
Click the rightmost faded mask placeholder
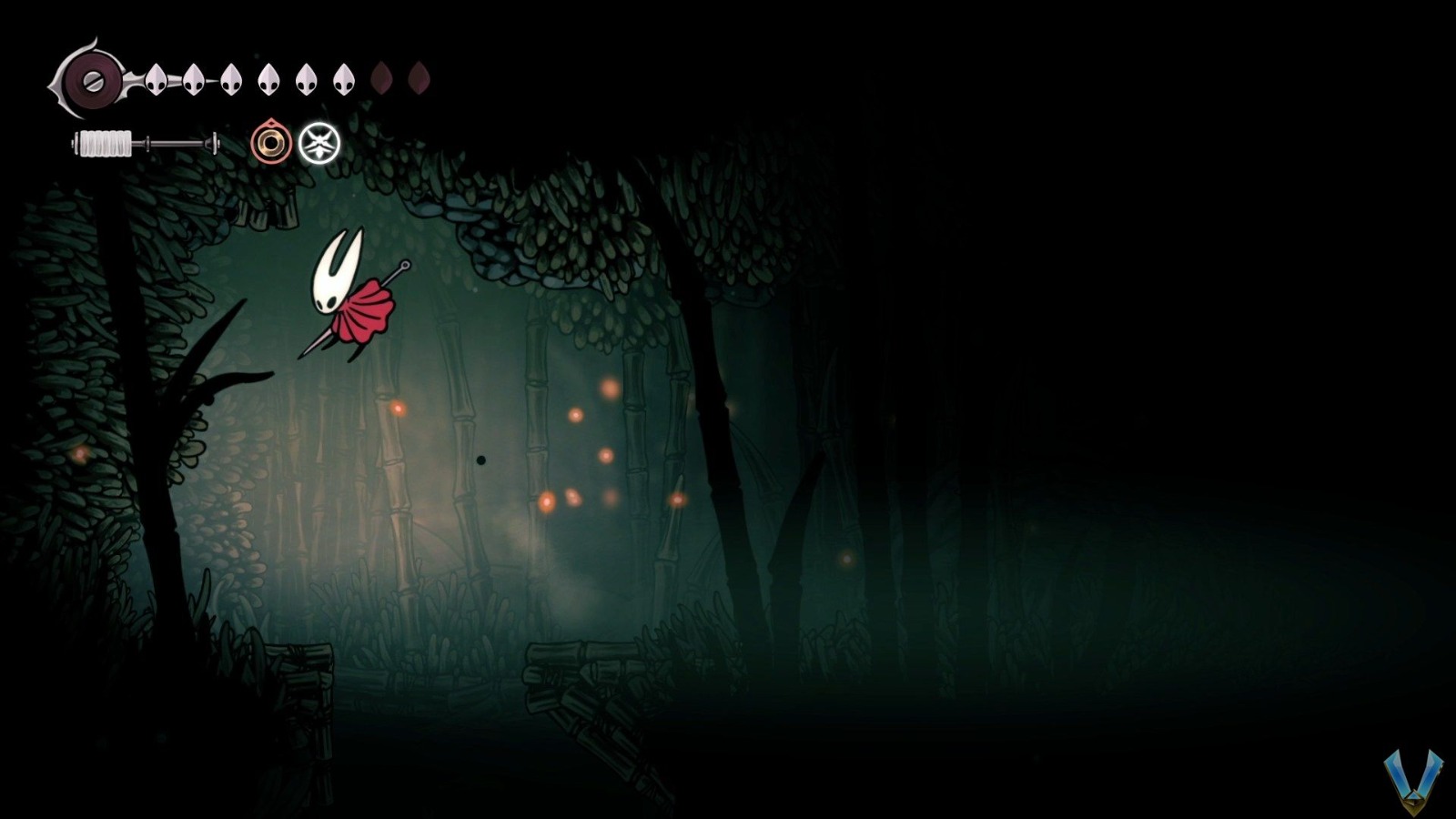click(x=420, y=80)
